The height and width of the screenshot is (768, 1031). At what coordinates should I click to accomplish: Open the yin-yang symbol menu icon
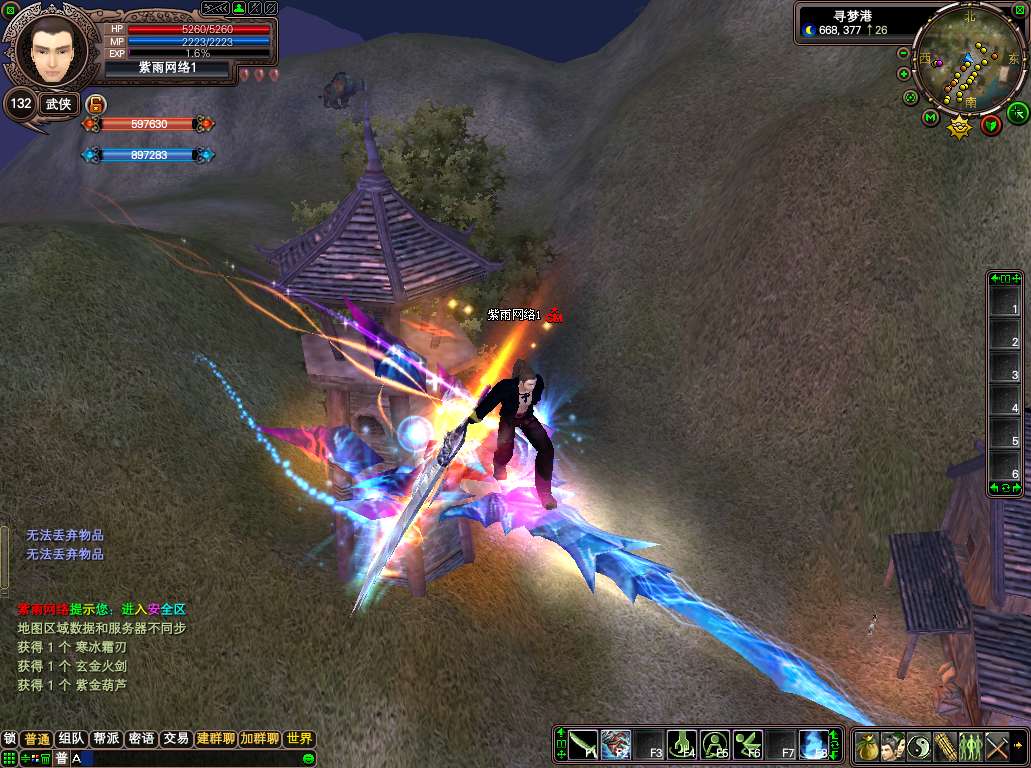point(919,746)
